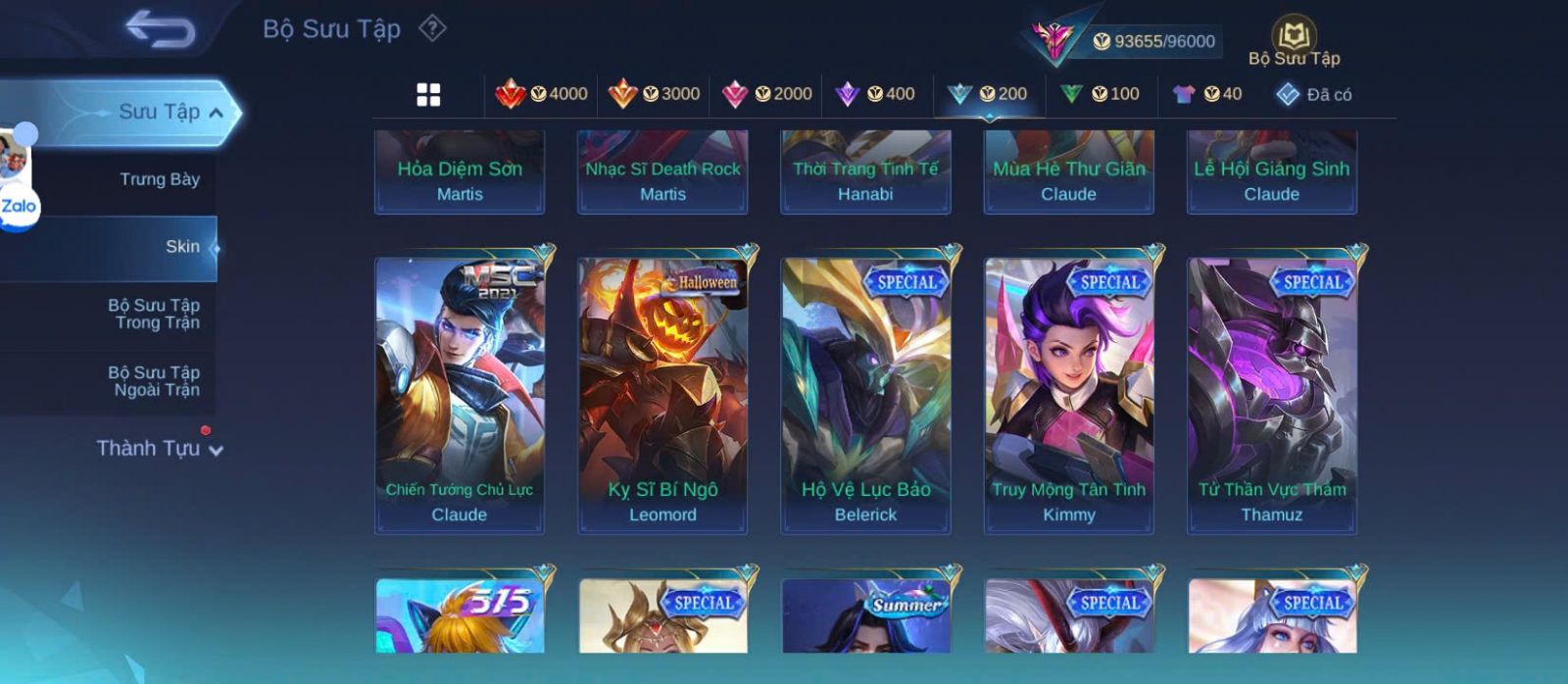Filter skins by the 4000 point tier
This screenshot has height=684, width=1568.
point(542,94)
